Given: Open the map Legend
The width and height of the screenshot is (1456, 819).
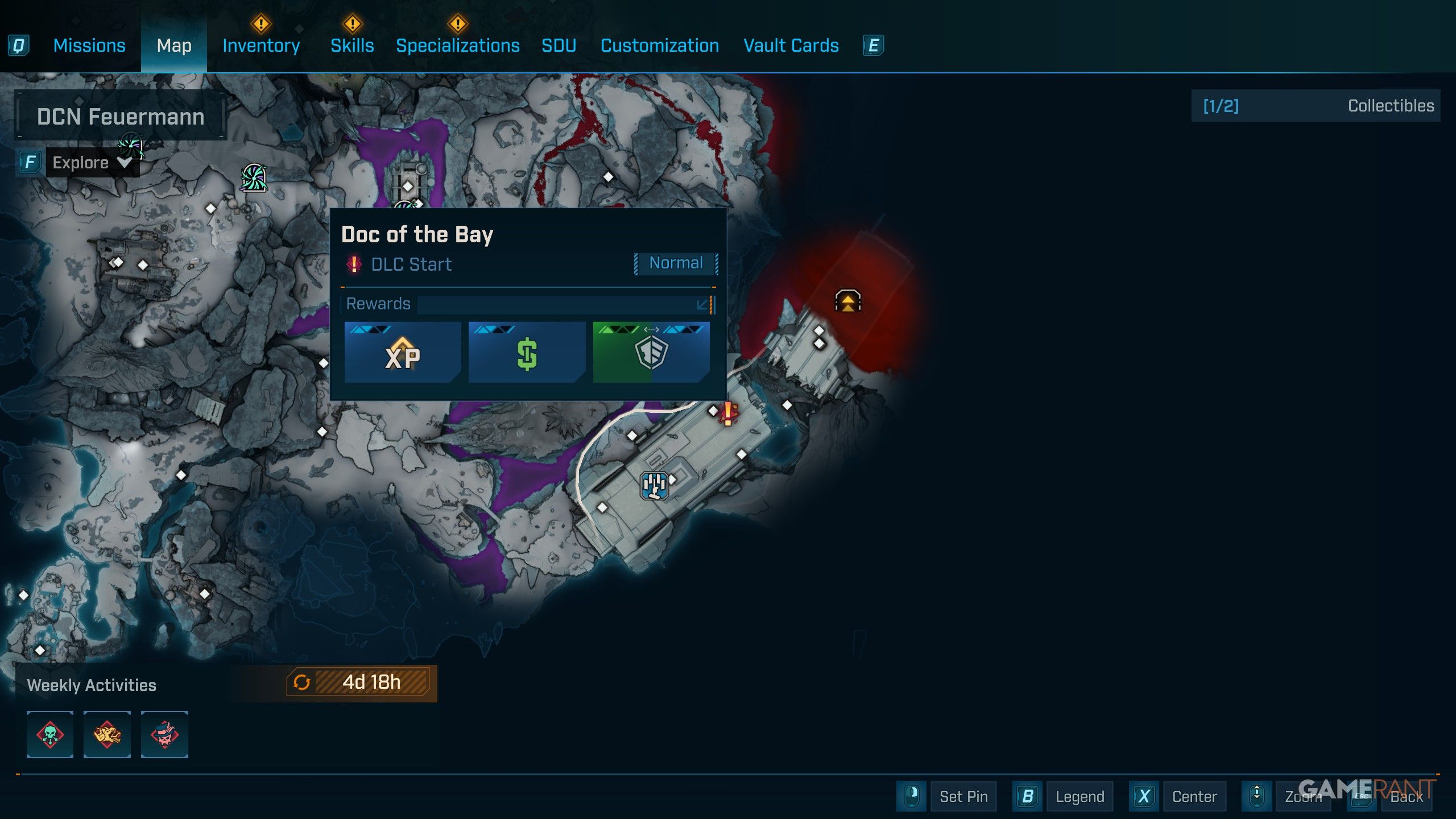Looking at the screenshot, I should tap(1079, 796).
